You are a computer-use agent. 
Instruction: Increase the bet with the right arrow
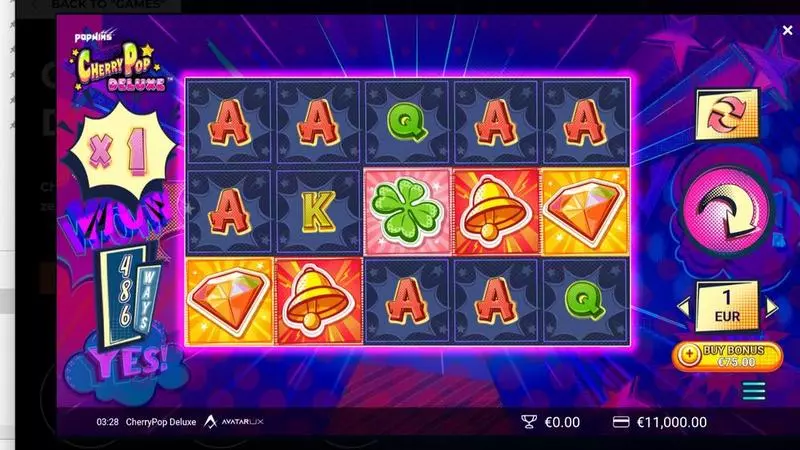tap(771, 307)
